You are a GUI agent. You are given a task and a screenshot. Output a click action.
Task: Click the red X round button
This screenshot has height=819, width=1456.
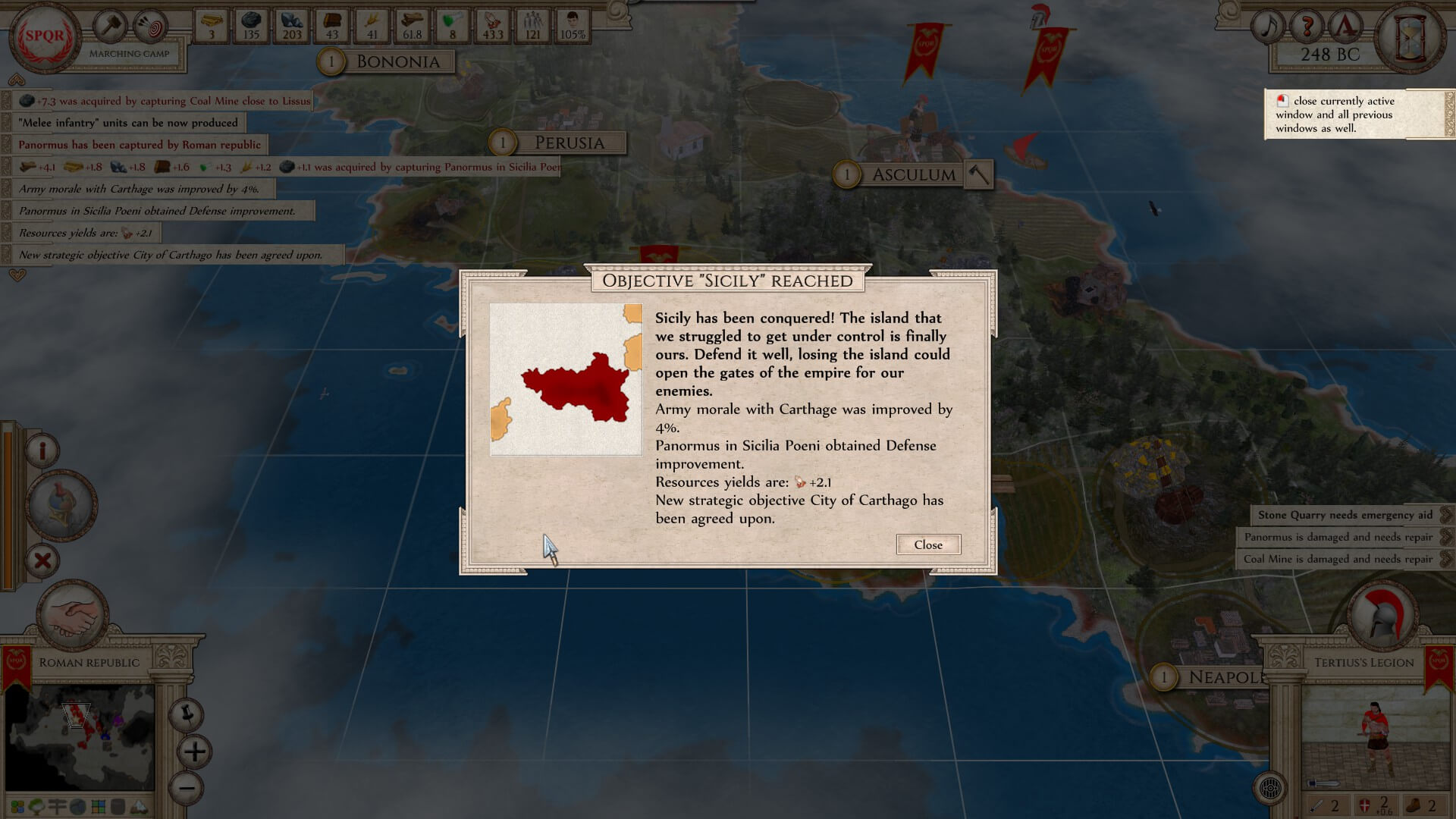tap(43, 560)
